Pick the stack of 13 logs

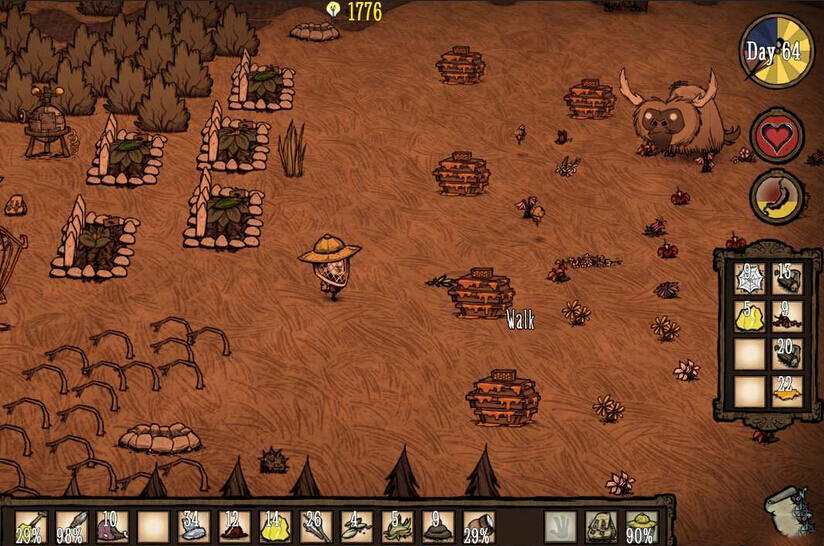pyautogui.click(x=787, y=278)
